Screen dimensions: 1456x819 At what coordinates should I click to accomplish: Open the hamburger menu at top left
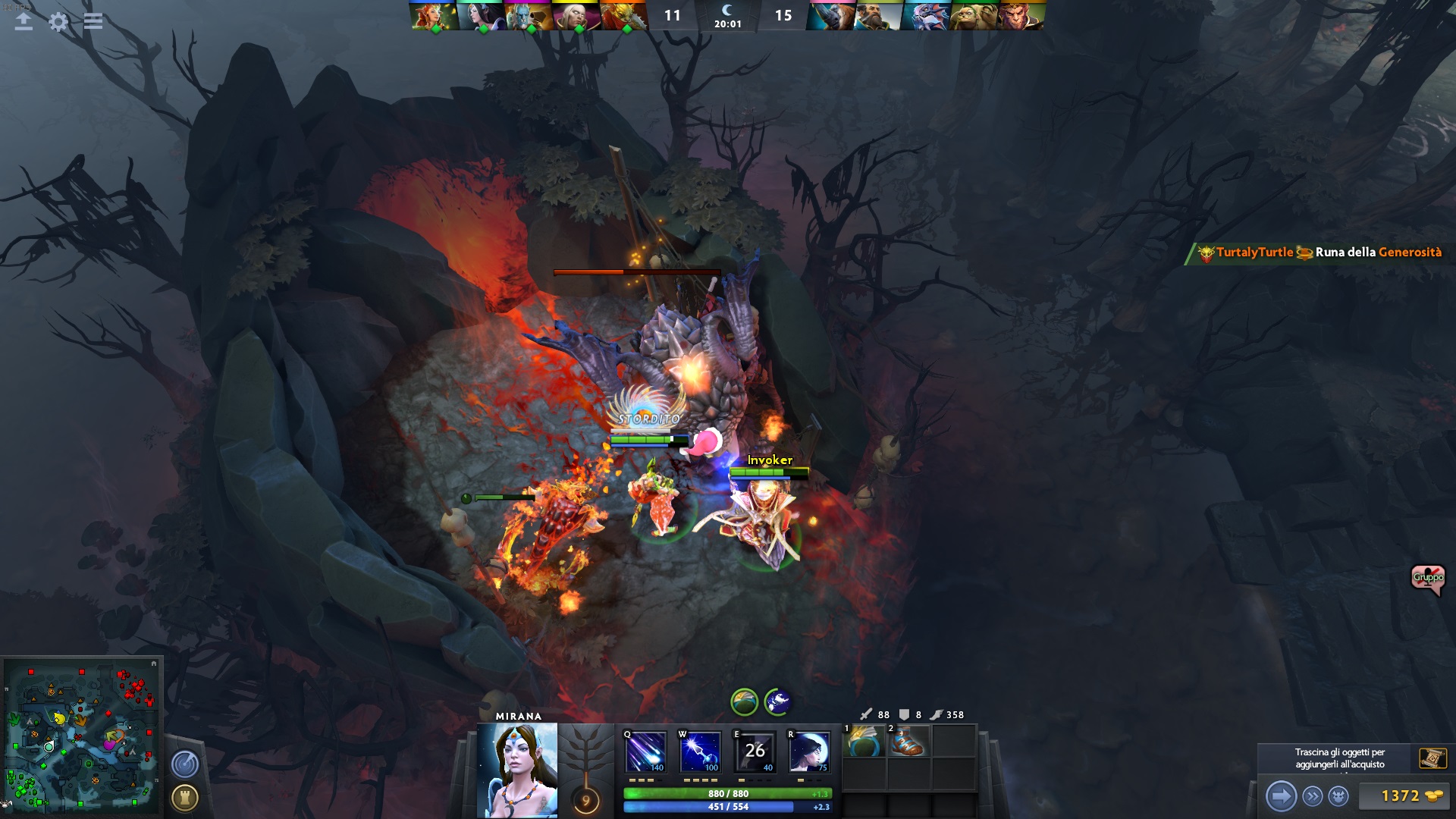point(93,21)
